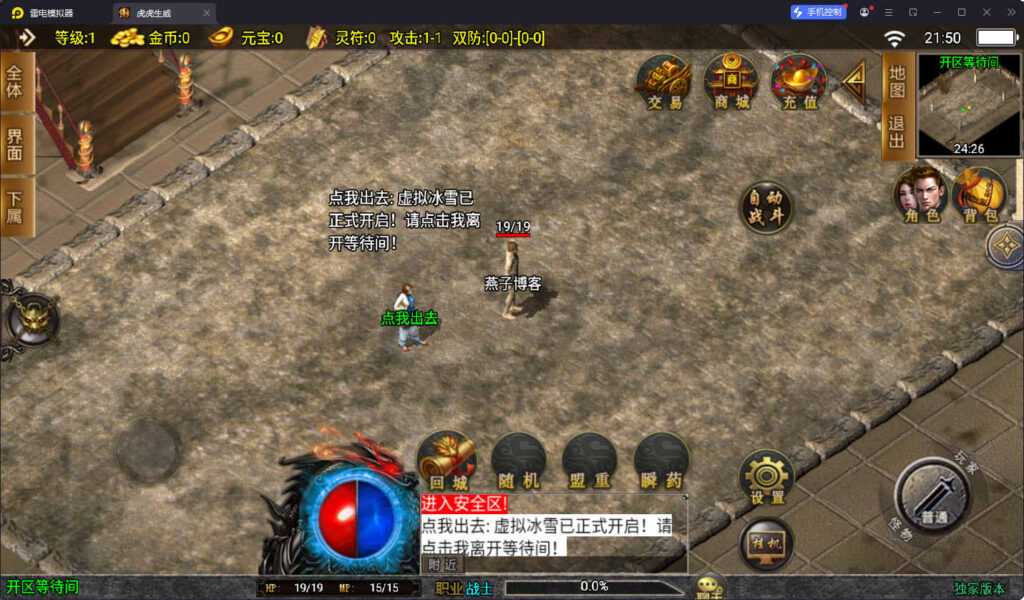
Task: Close the emulator window
Action: (x=1009, y=12)
